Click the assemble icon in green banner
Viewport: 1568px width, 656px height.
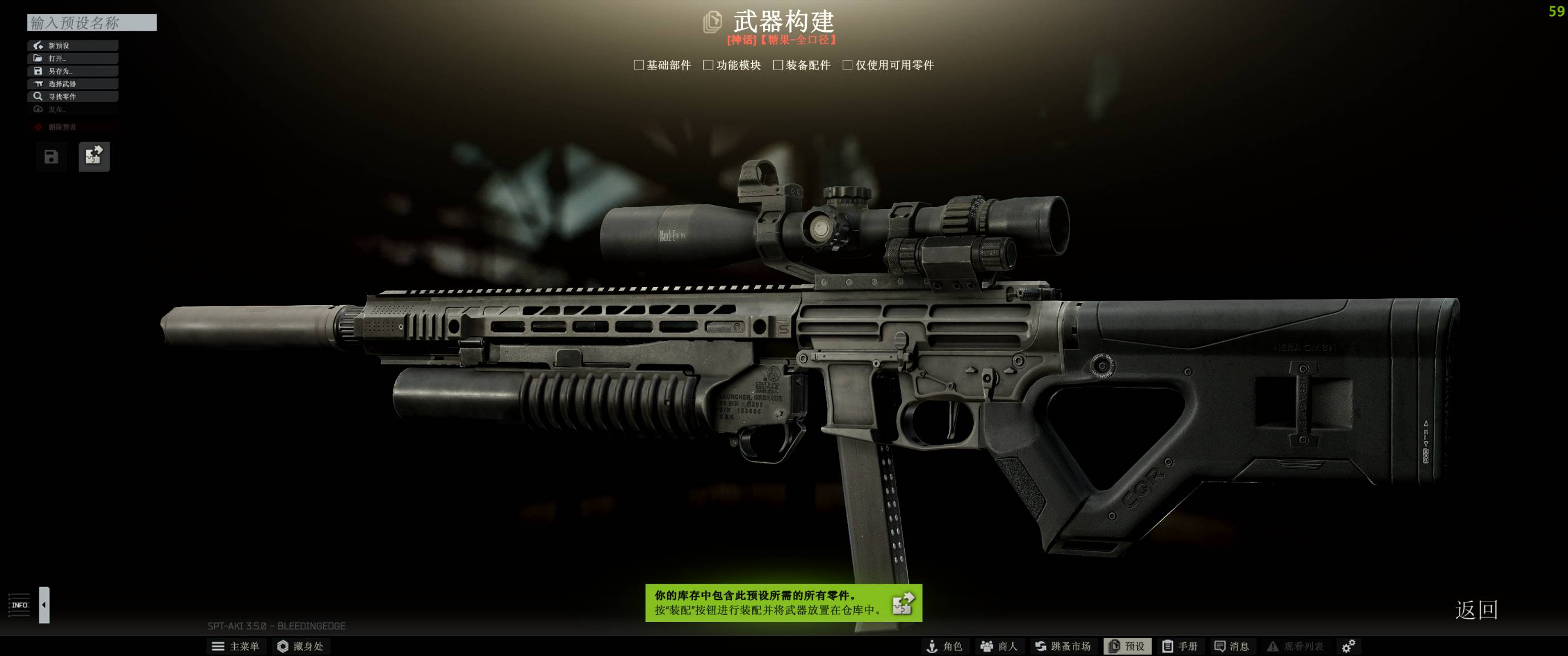(x=903, y=603)
